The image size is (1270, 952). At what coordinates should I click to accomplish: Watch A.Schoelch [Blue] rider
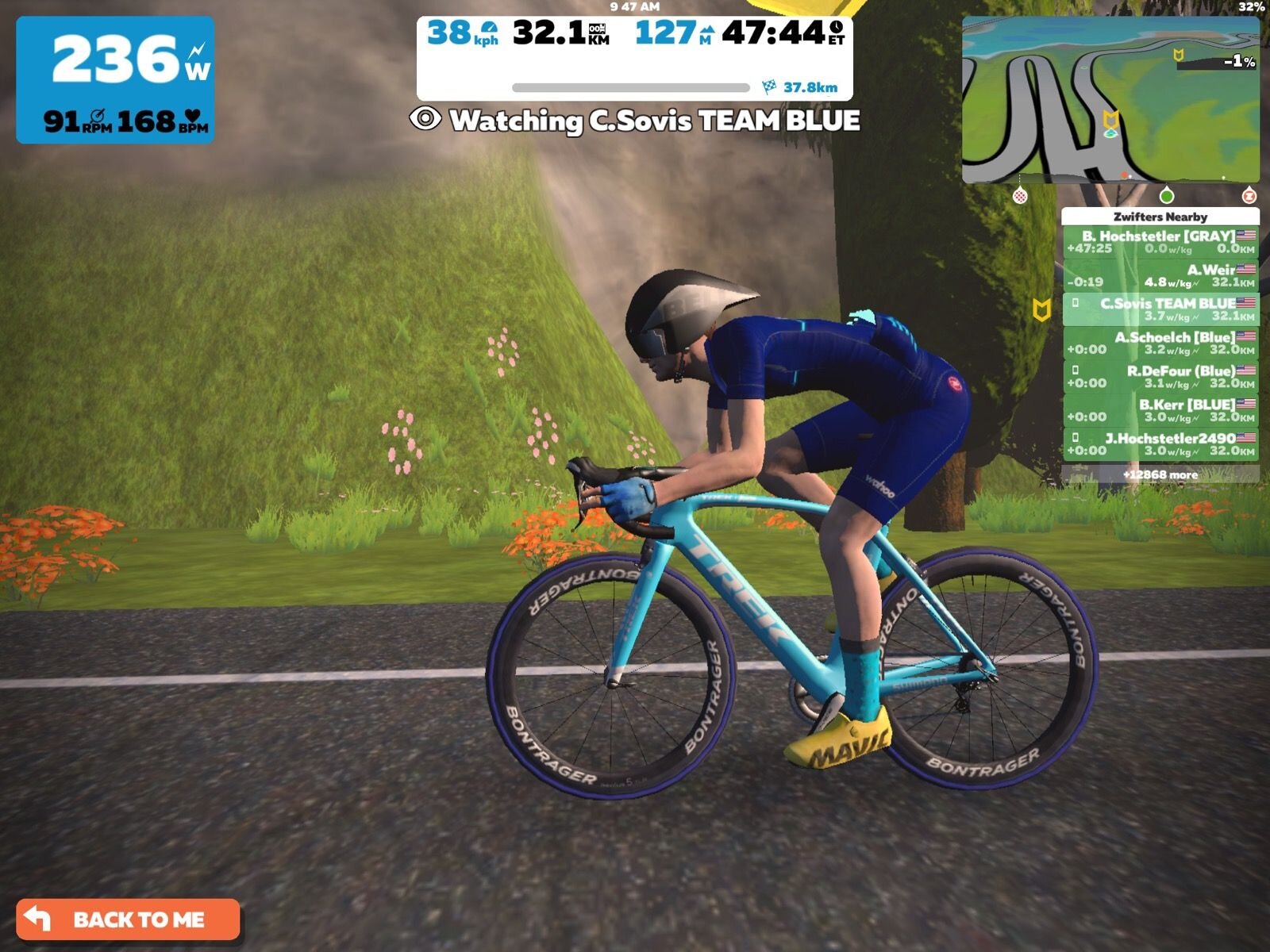1160,343
